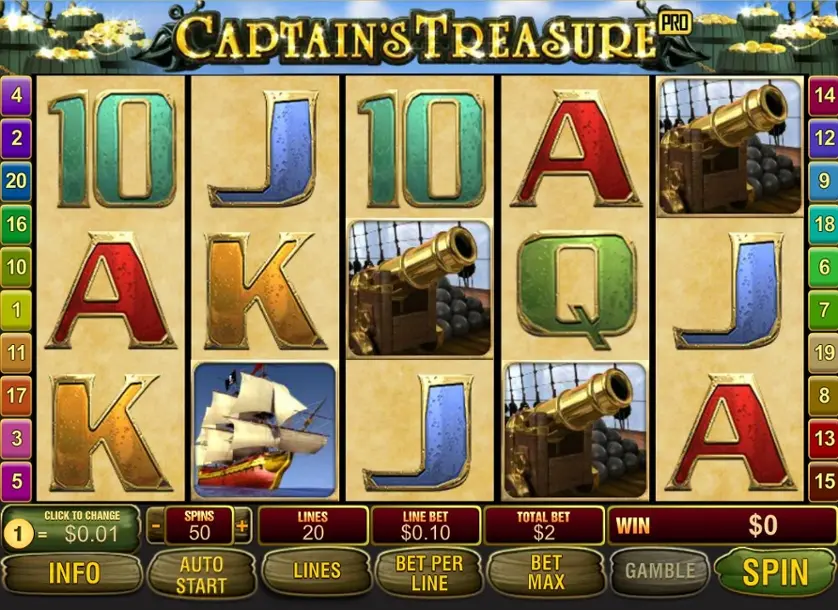Select payline number 14 marker
The height and width of the screenshot is (610, 838).
click(x=823, y=97)
